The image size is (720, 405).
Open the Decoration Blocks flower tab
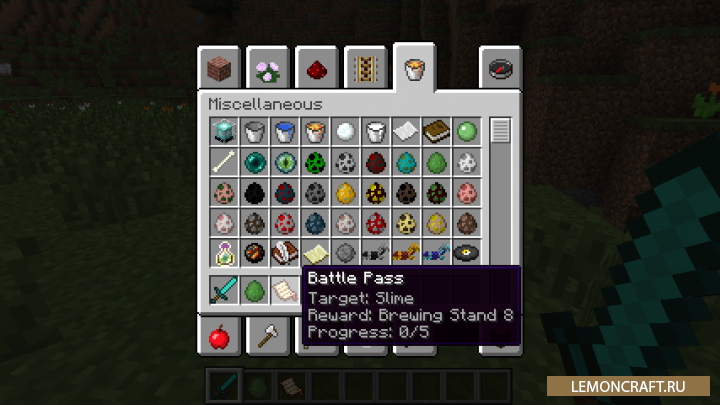(x=268, y=68)
